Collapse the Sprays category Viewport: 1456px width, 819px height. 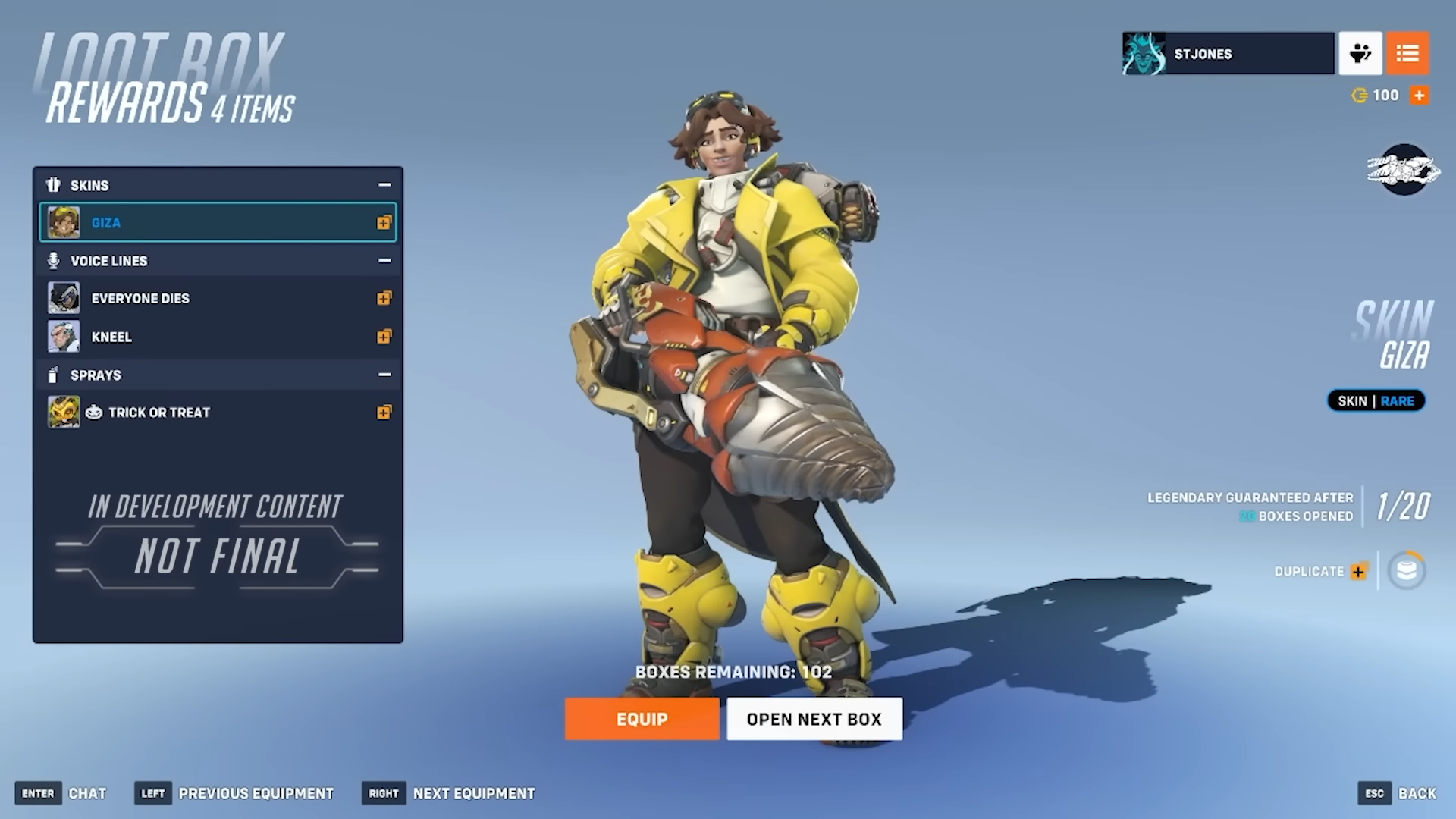pos(384,375)
